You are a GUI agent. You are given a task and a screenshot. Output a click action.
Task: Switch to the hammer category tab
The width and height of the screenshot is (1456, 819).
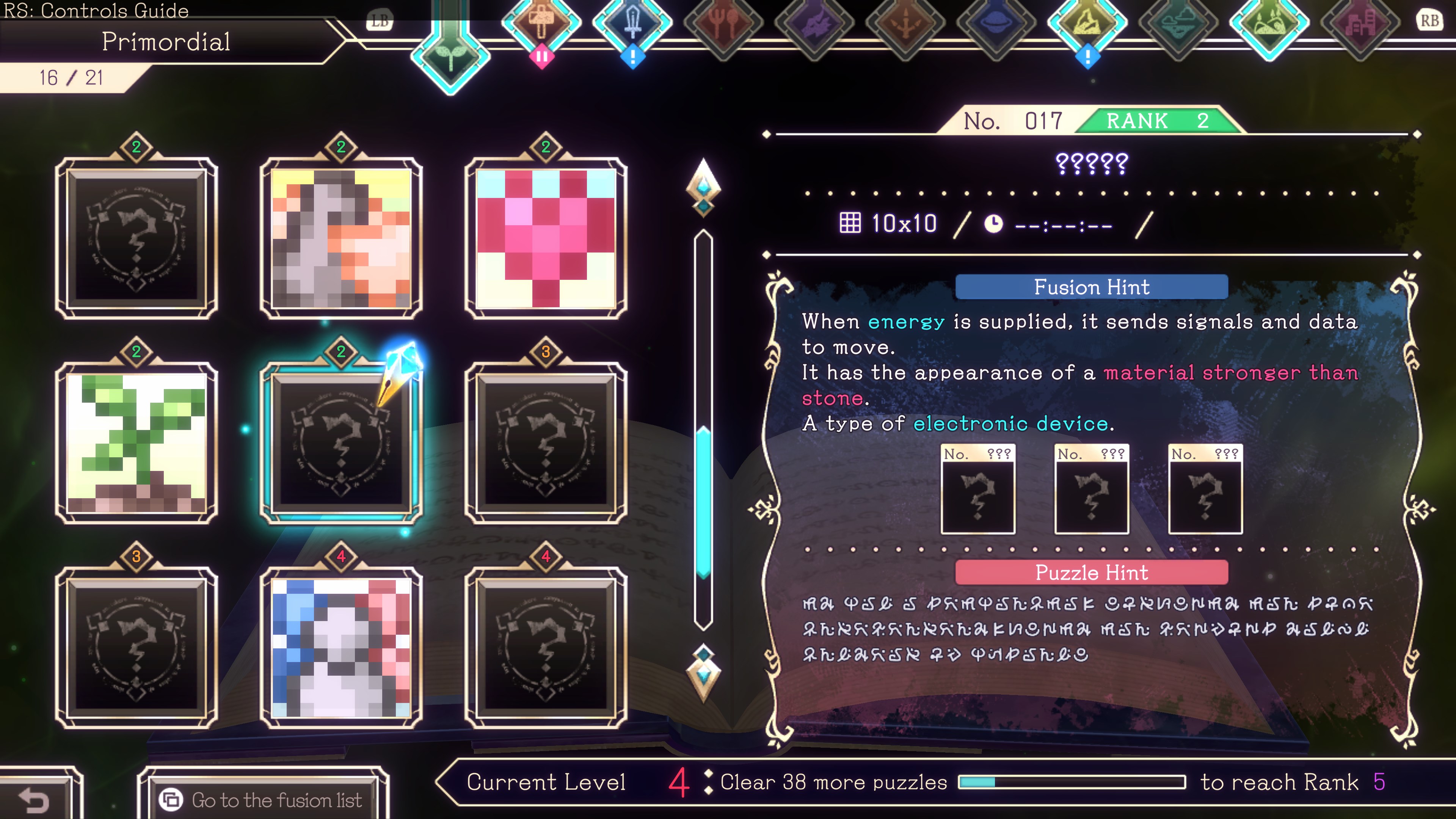(x=541, y=23)
